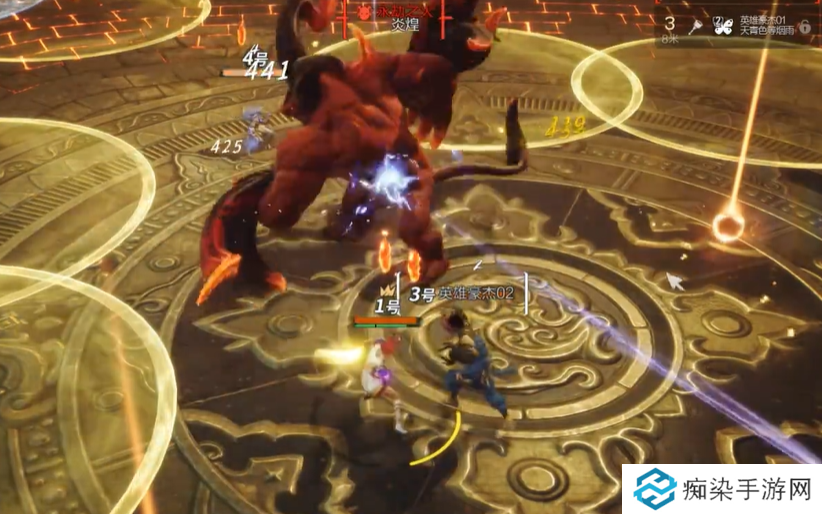Click the 痴染手游网 watermark logo

click(657, 489)
